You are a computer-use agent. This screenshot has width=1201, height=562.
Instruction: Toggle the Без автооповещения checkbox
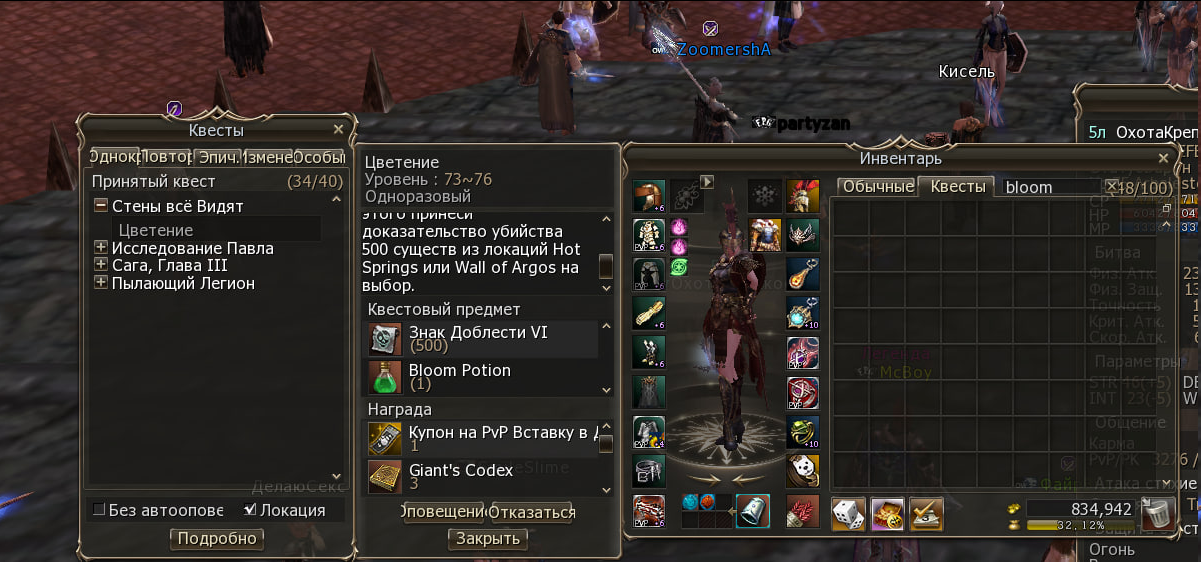point(99,510)
